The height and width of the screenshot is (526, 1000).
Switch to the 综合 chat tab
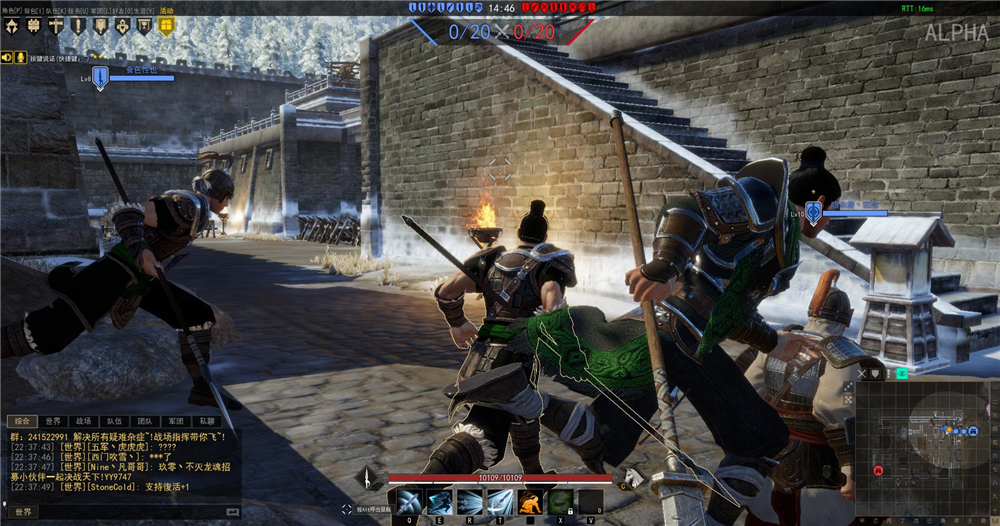coord(22,421)
